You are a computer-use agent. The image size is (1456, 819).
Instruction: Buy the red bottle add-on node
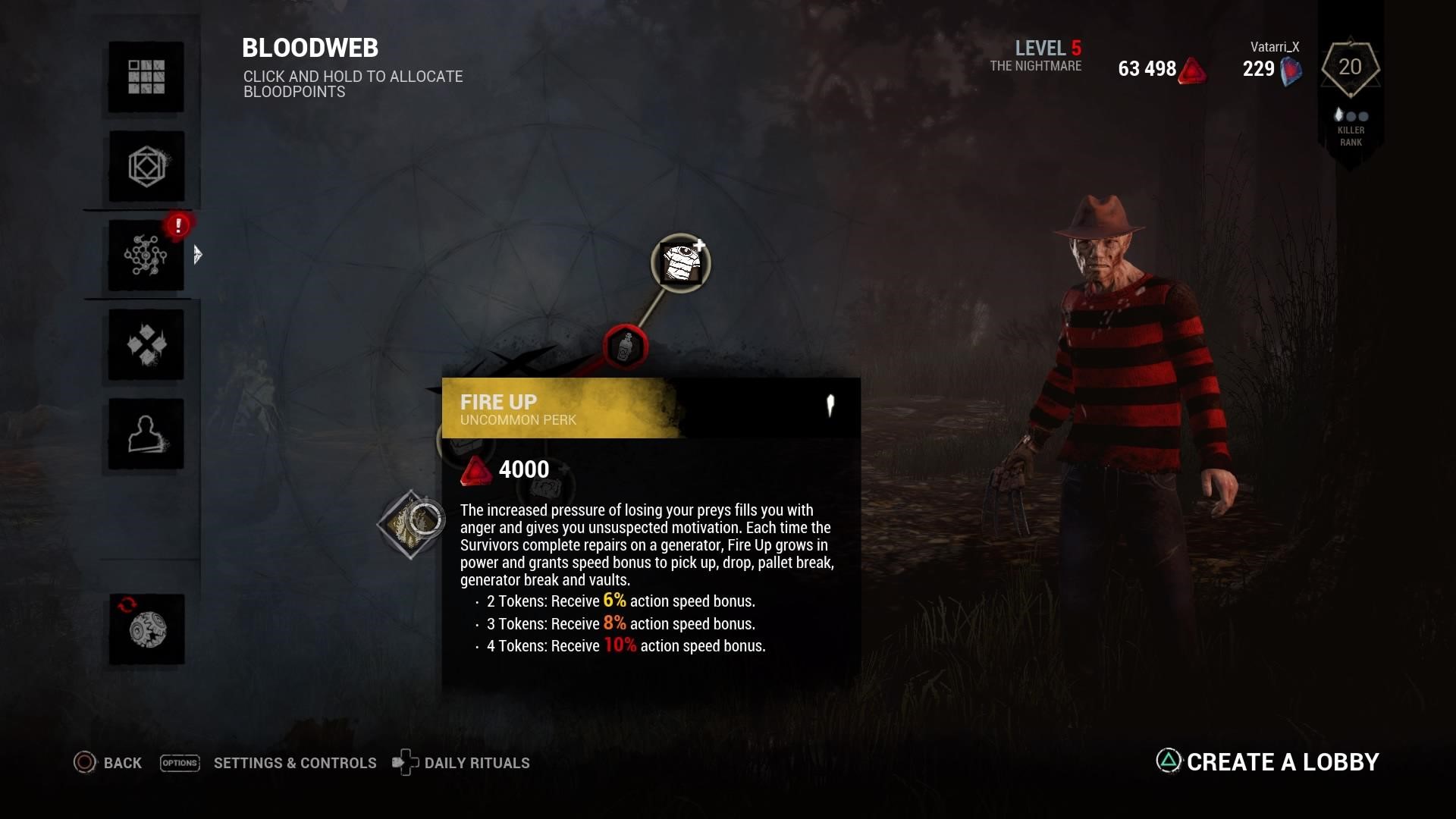click(625, 347)
